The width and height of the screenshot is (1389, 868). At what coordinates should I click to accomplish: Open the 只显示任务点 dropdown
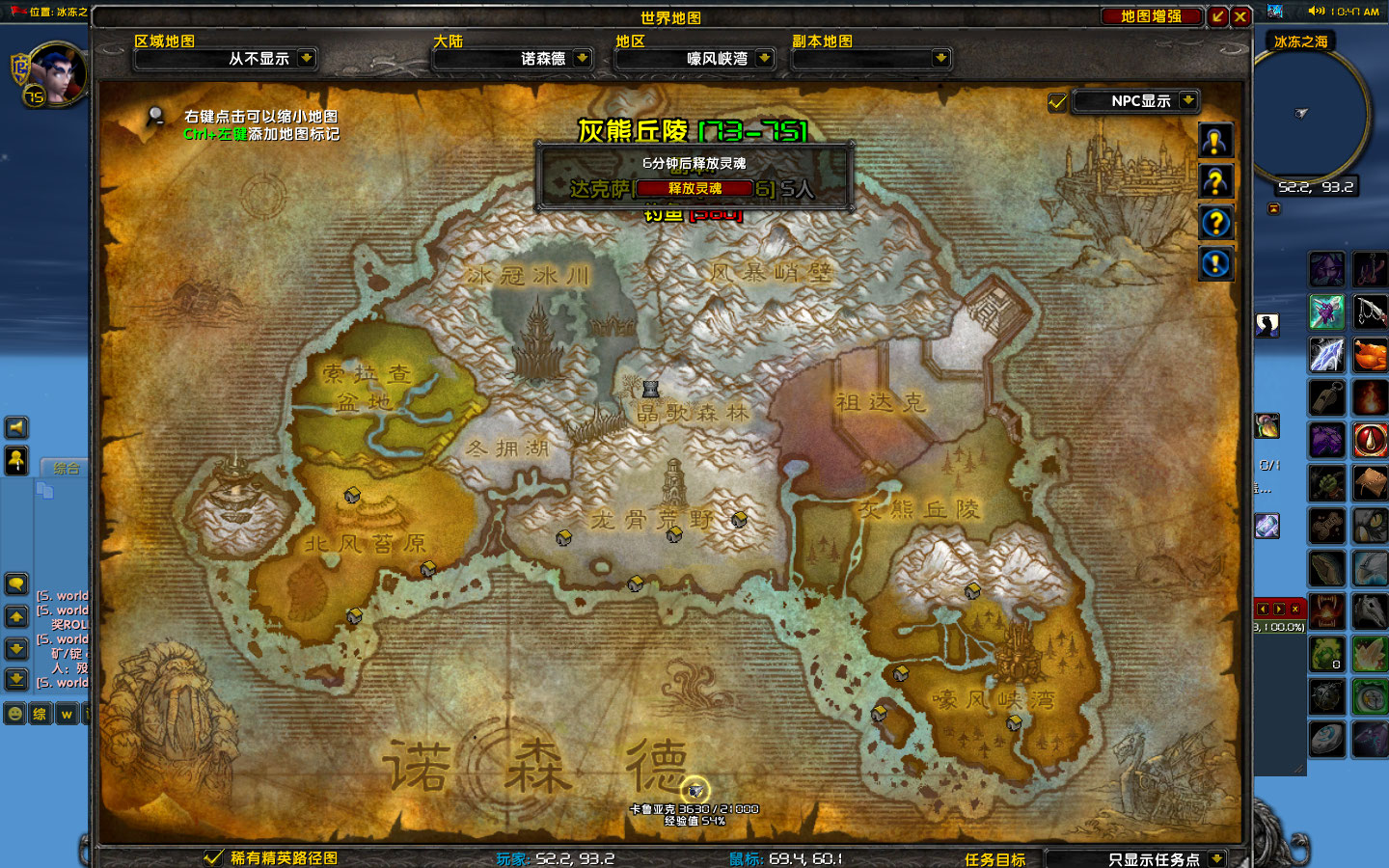(1216, 858)
